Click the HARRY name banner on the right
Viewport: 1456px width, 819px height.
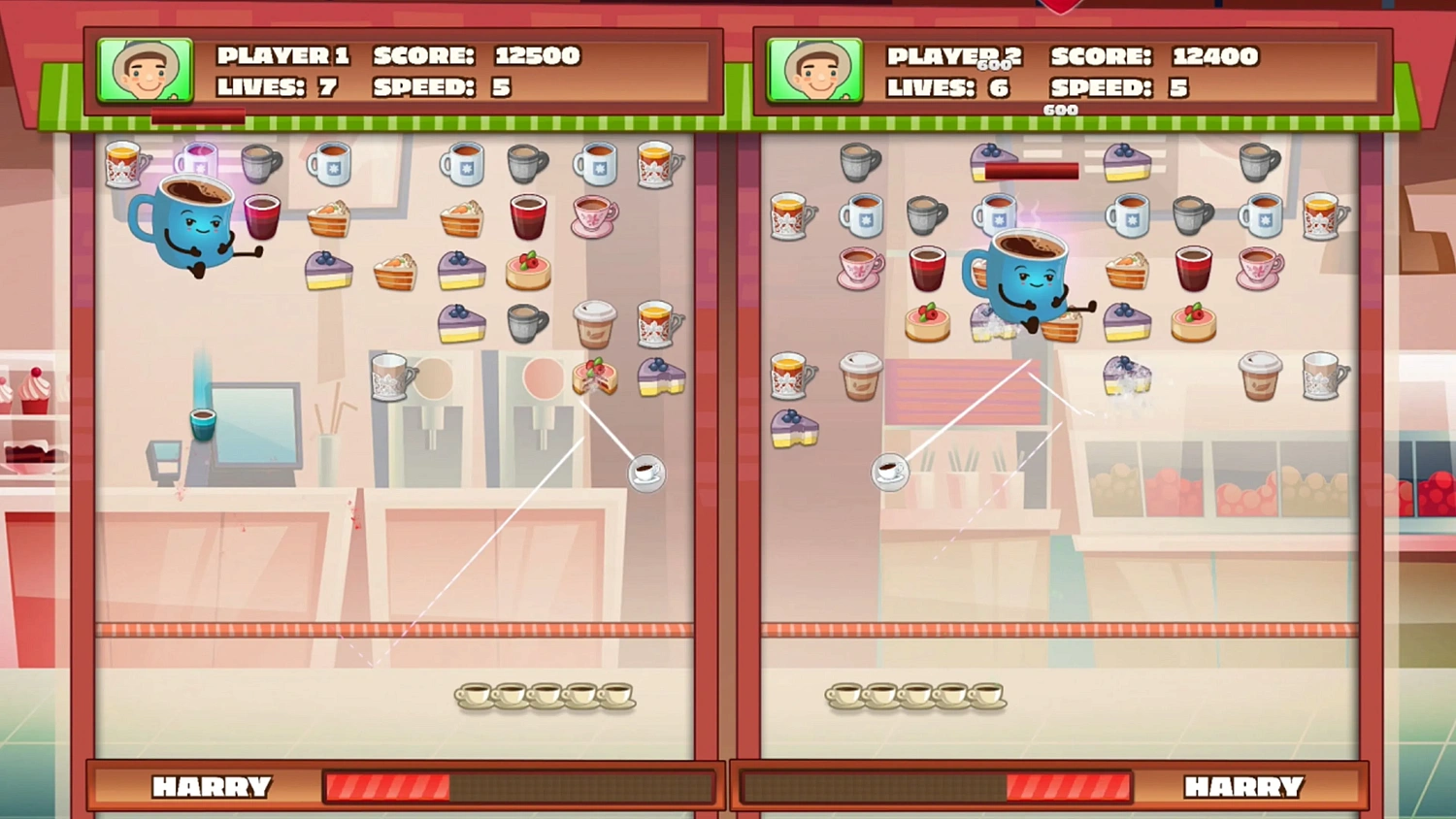tap(1245, 787)
